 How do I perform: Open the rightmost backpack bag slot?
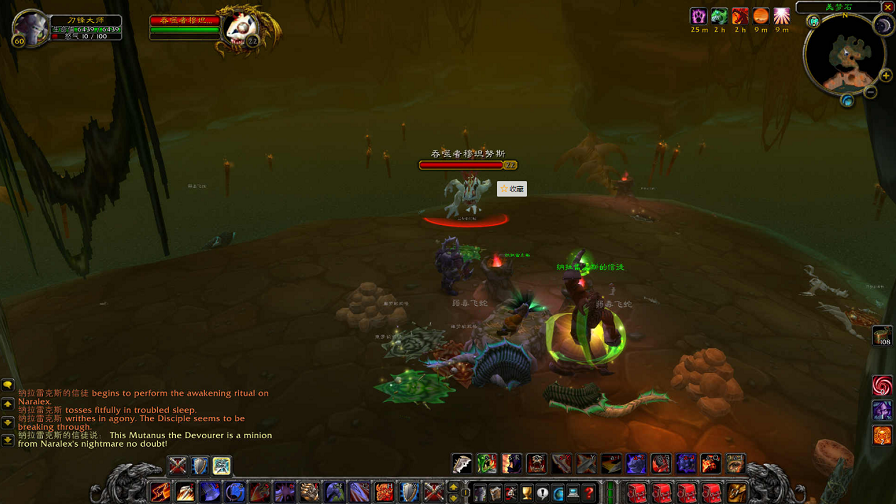point(736,492)
